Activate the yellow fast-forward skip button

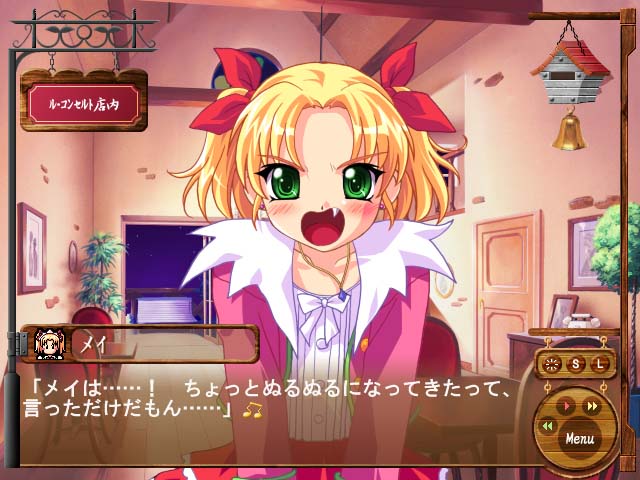592,406
